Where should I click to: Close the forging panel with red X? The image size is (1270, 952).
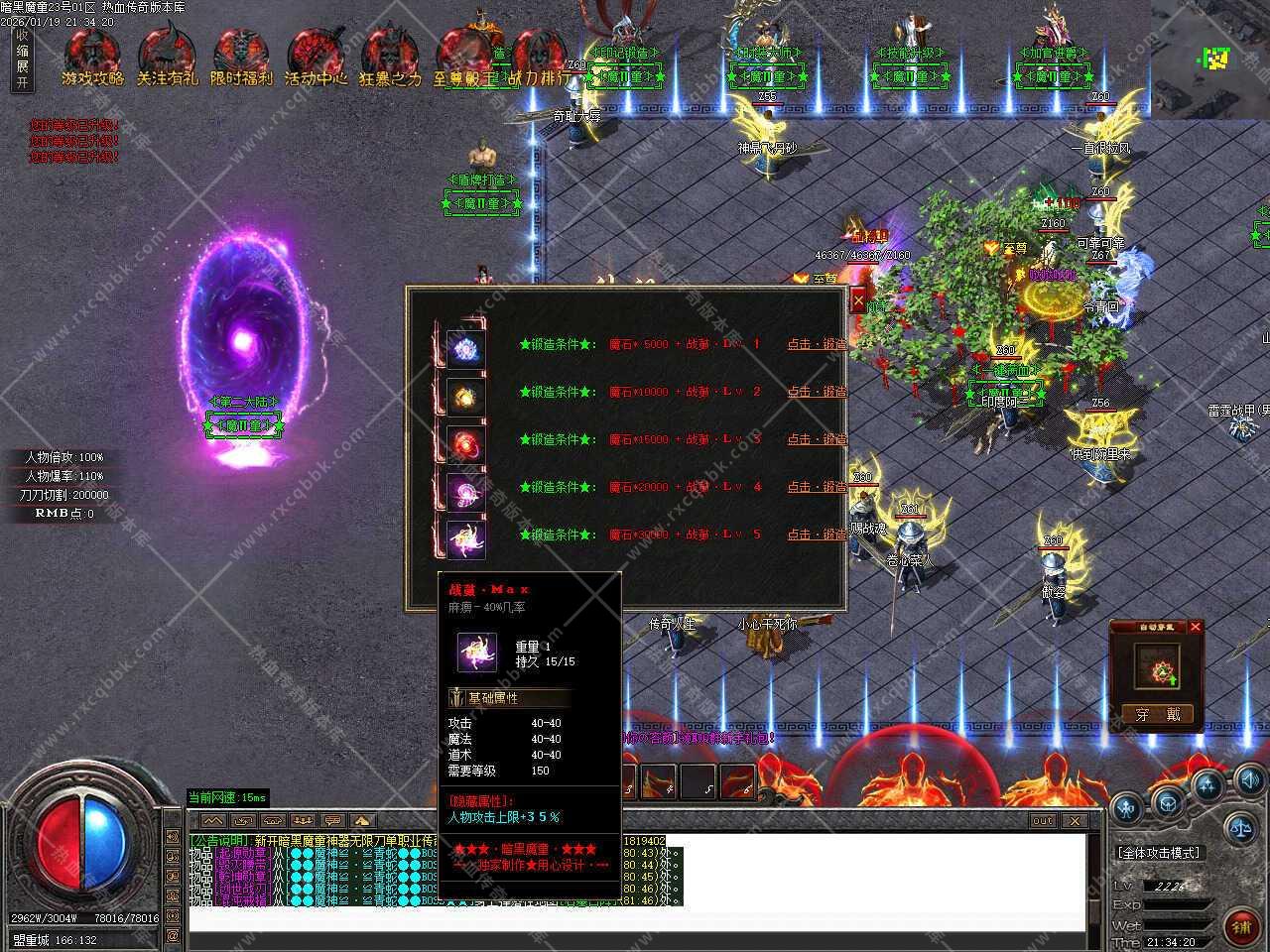[858, 301]
